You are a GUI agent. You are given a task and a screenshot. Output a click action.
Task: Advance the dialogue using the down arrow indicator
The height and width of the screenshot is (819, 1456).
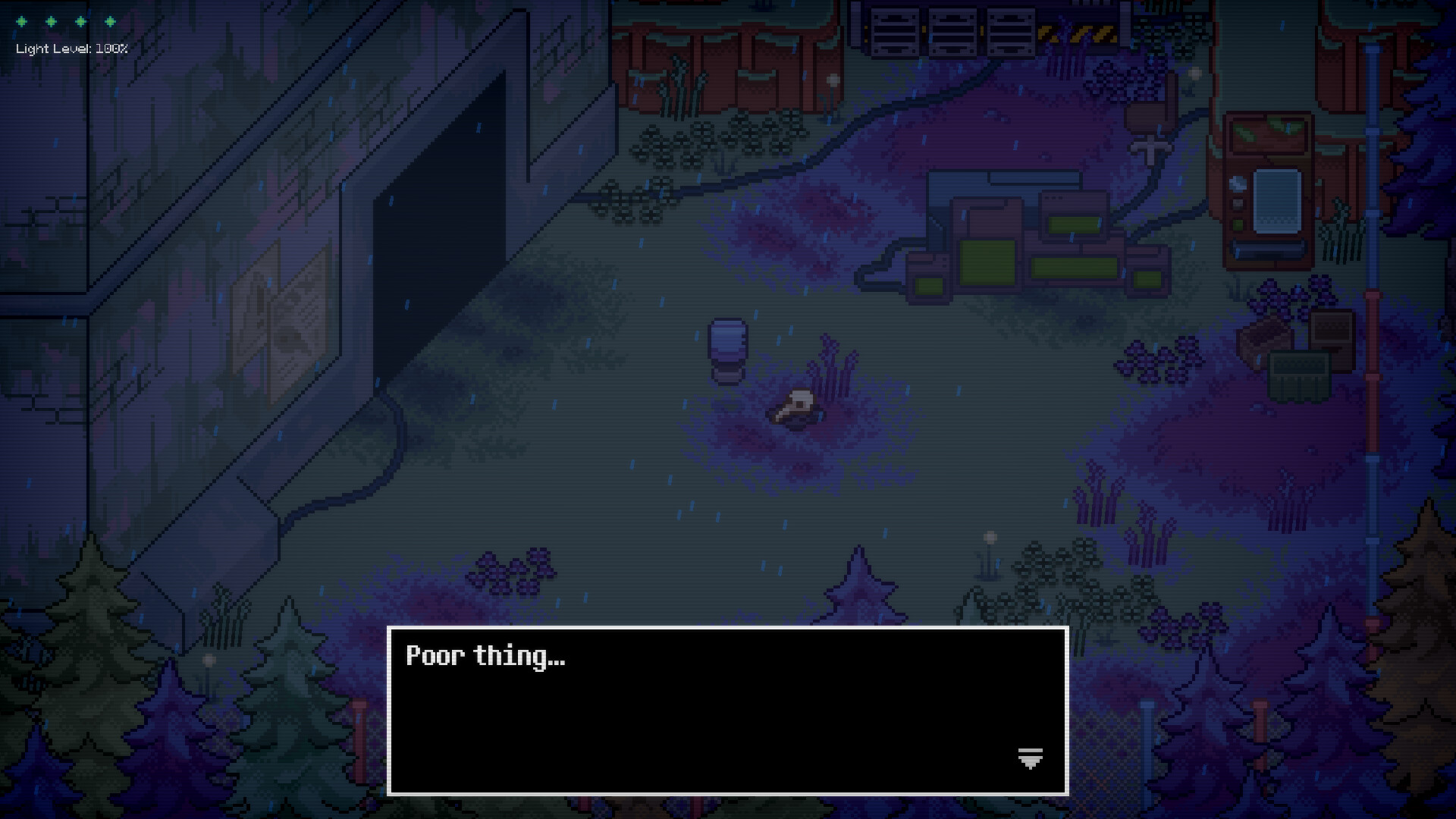1029,758
